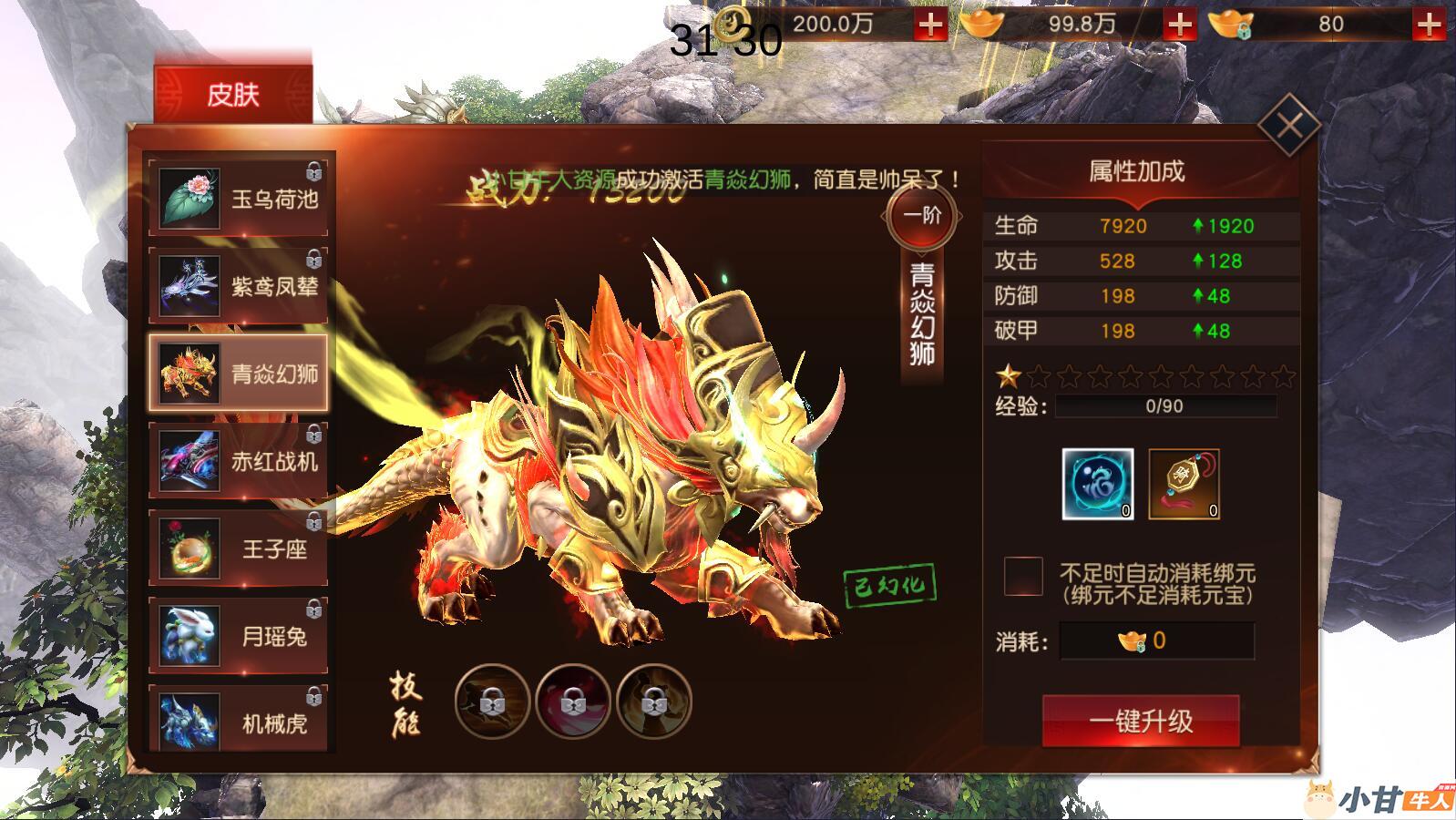Select the golden amulet upgrade item

point(1184,484)
